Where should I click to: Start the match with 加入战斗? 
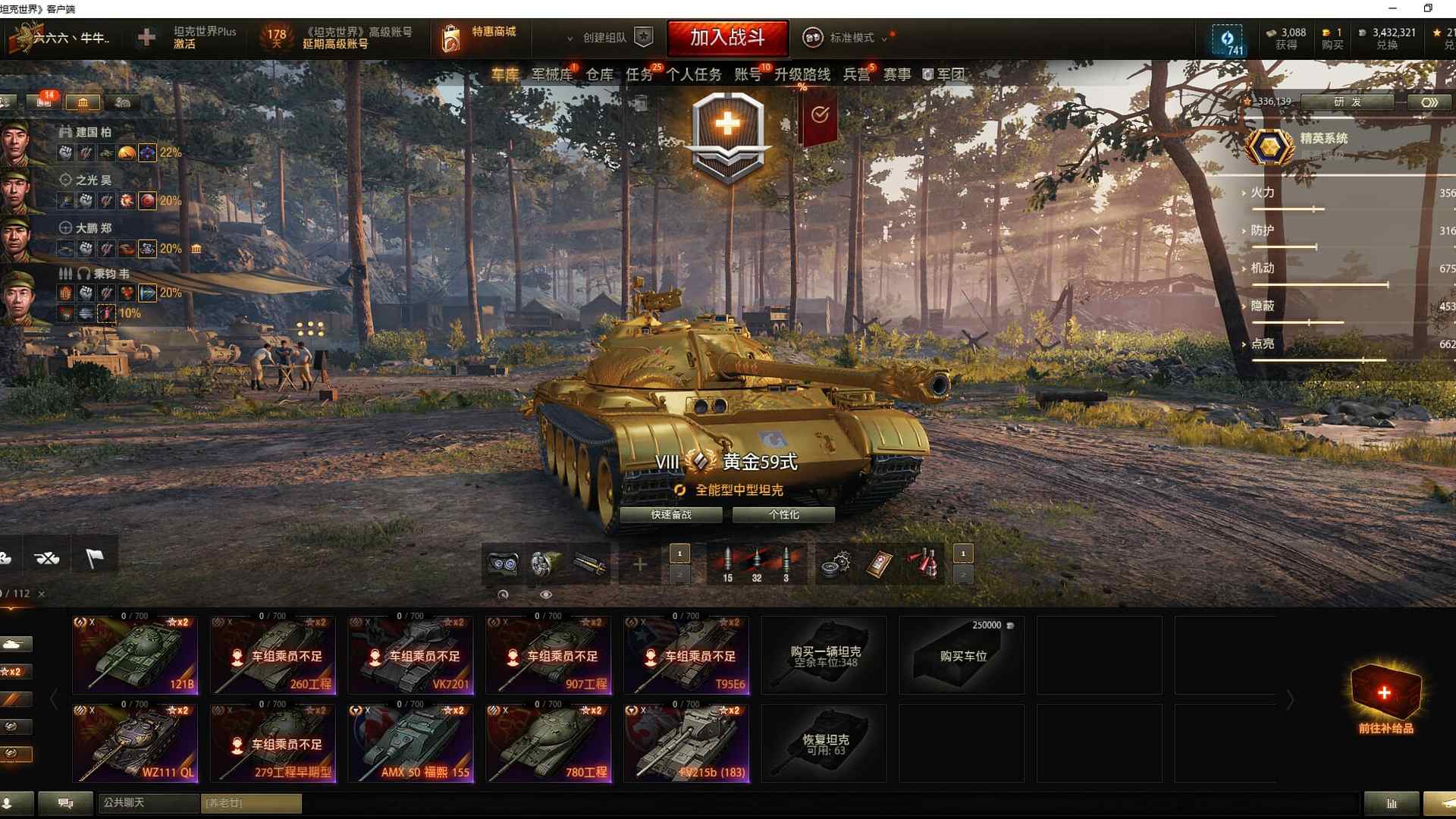727,37
